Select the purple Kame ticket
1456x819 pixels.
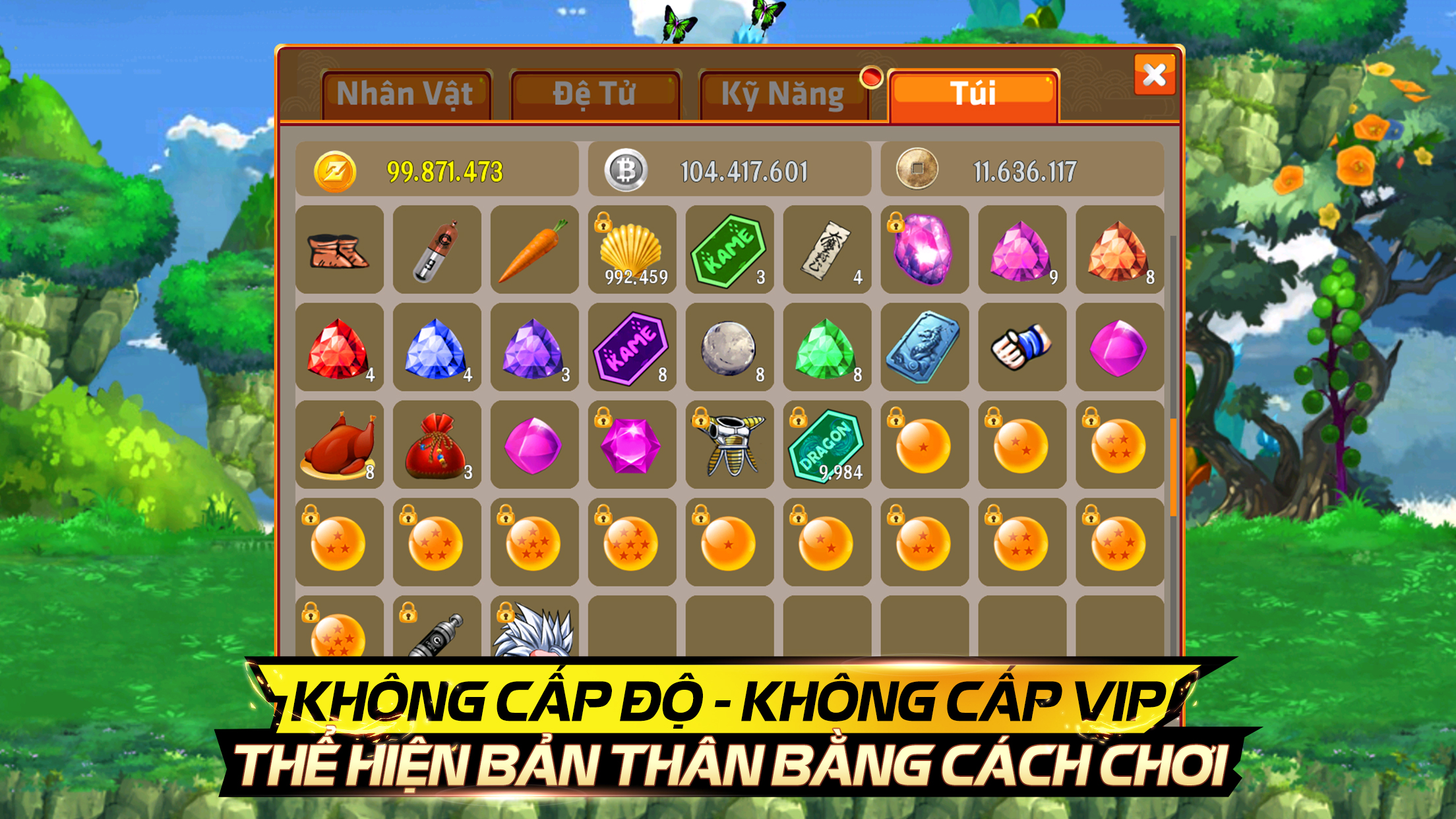point(632,347)
